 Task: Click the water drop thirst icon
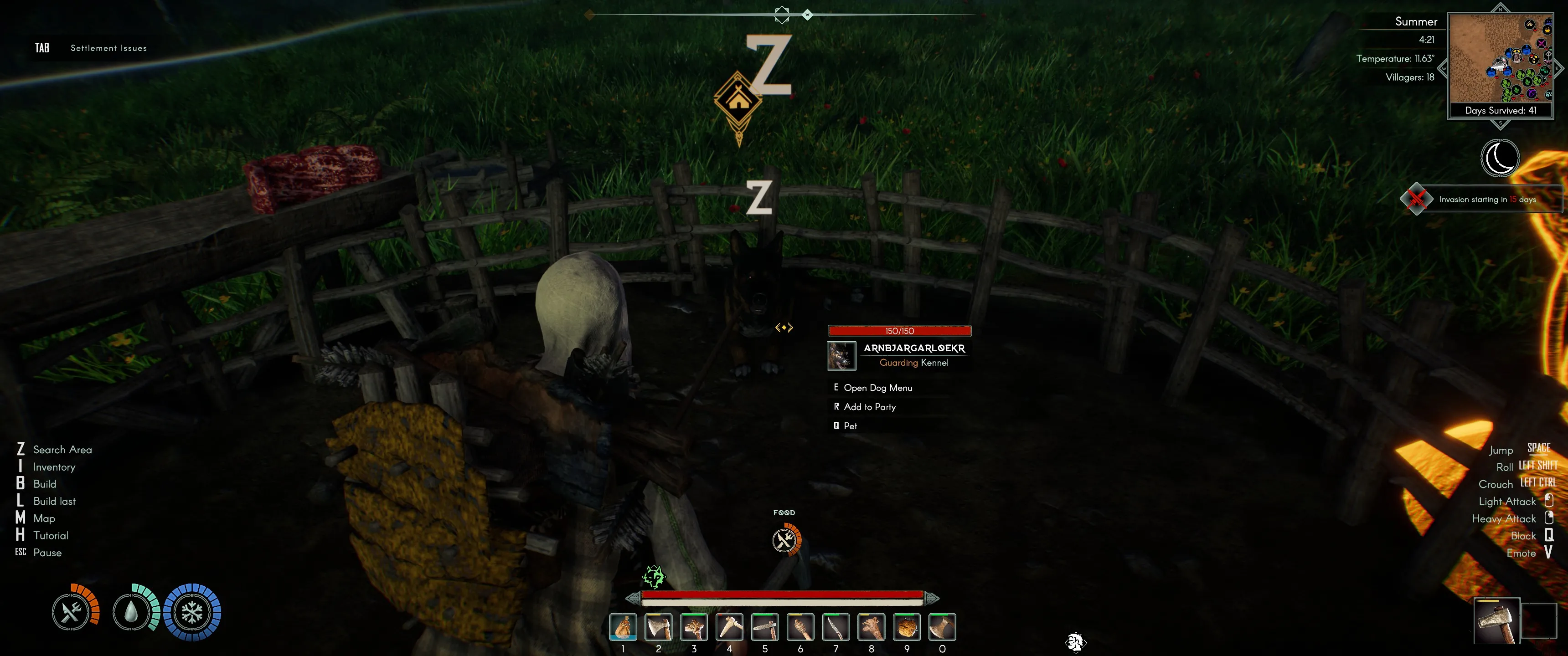tap(131, 612)
